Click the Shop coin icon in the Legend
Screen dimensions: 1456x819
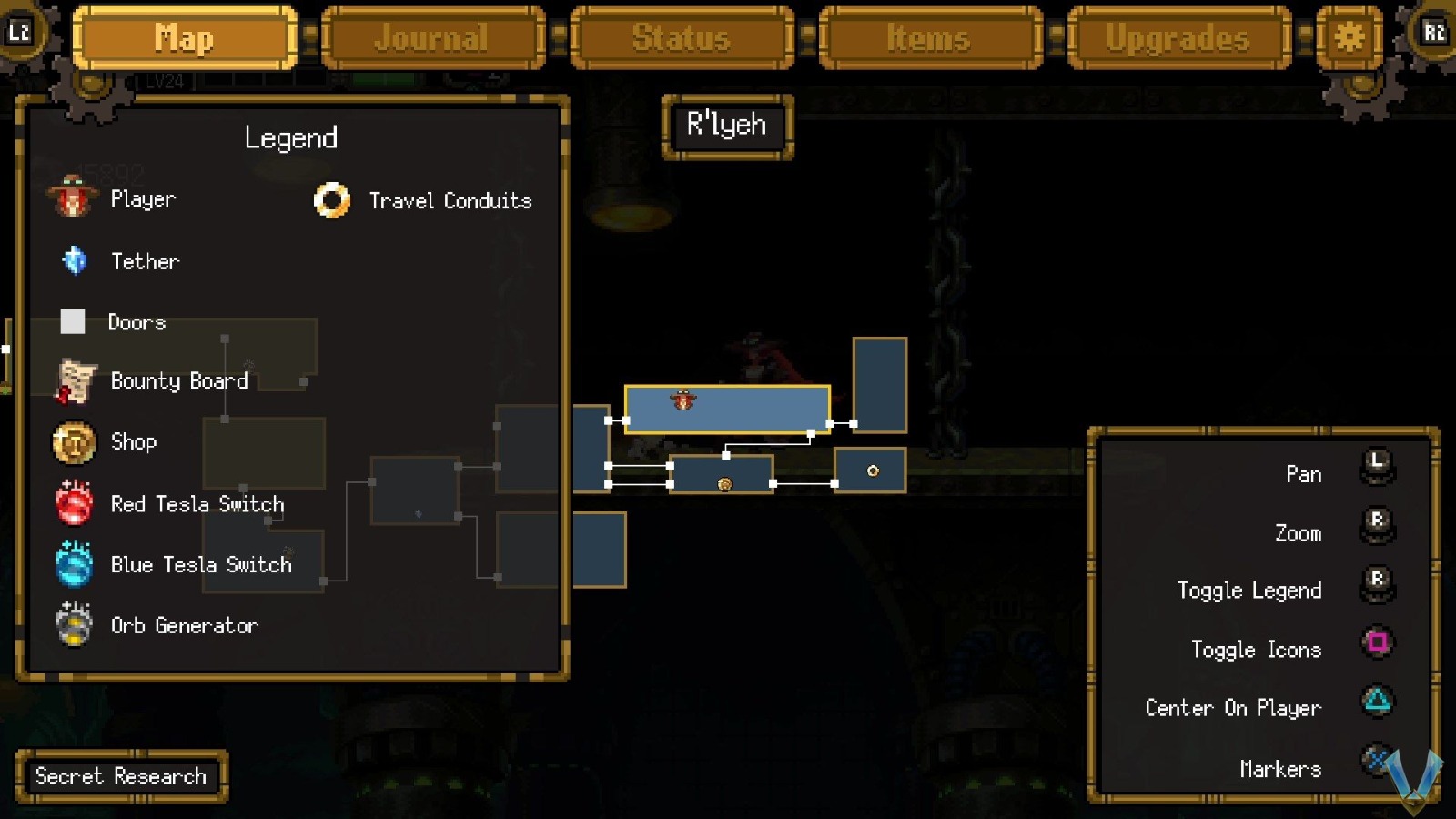[72, 442]
